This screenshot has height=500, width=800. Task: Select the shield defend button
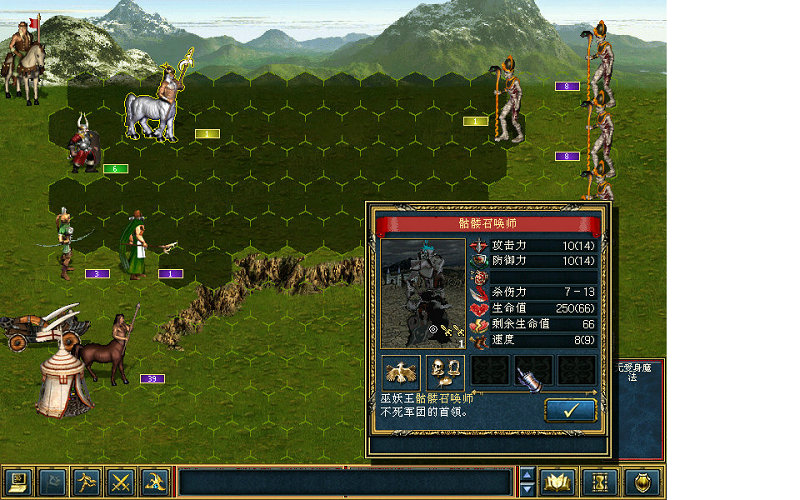click(641, 483)
